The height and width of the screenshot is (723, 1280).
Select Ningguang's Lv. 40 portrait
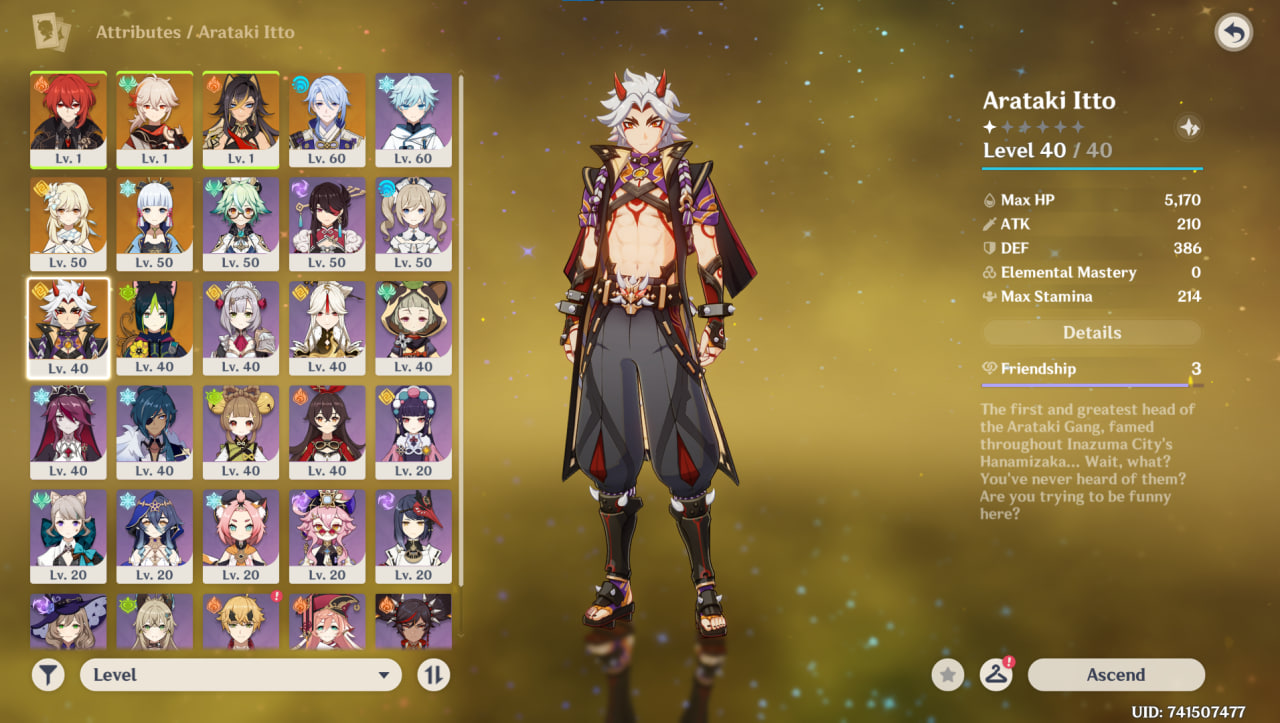pos(327,326)
